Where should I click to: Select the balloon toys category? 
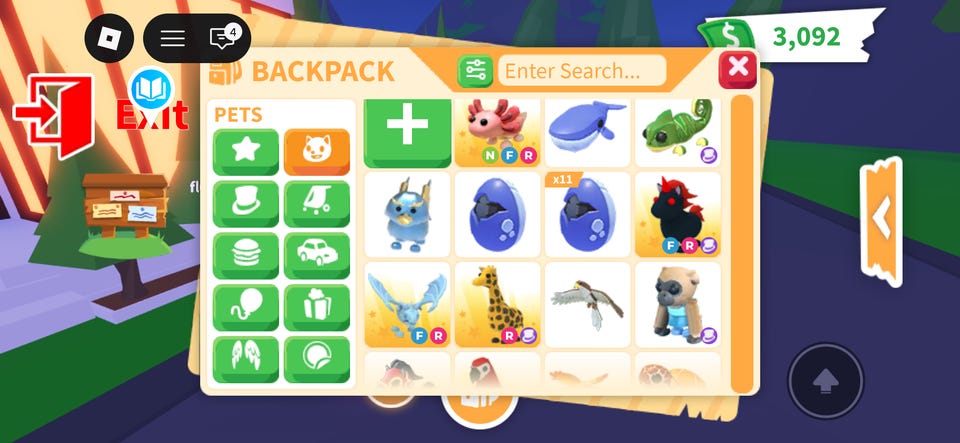point(245,308)
